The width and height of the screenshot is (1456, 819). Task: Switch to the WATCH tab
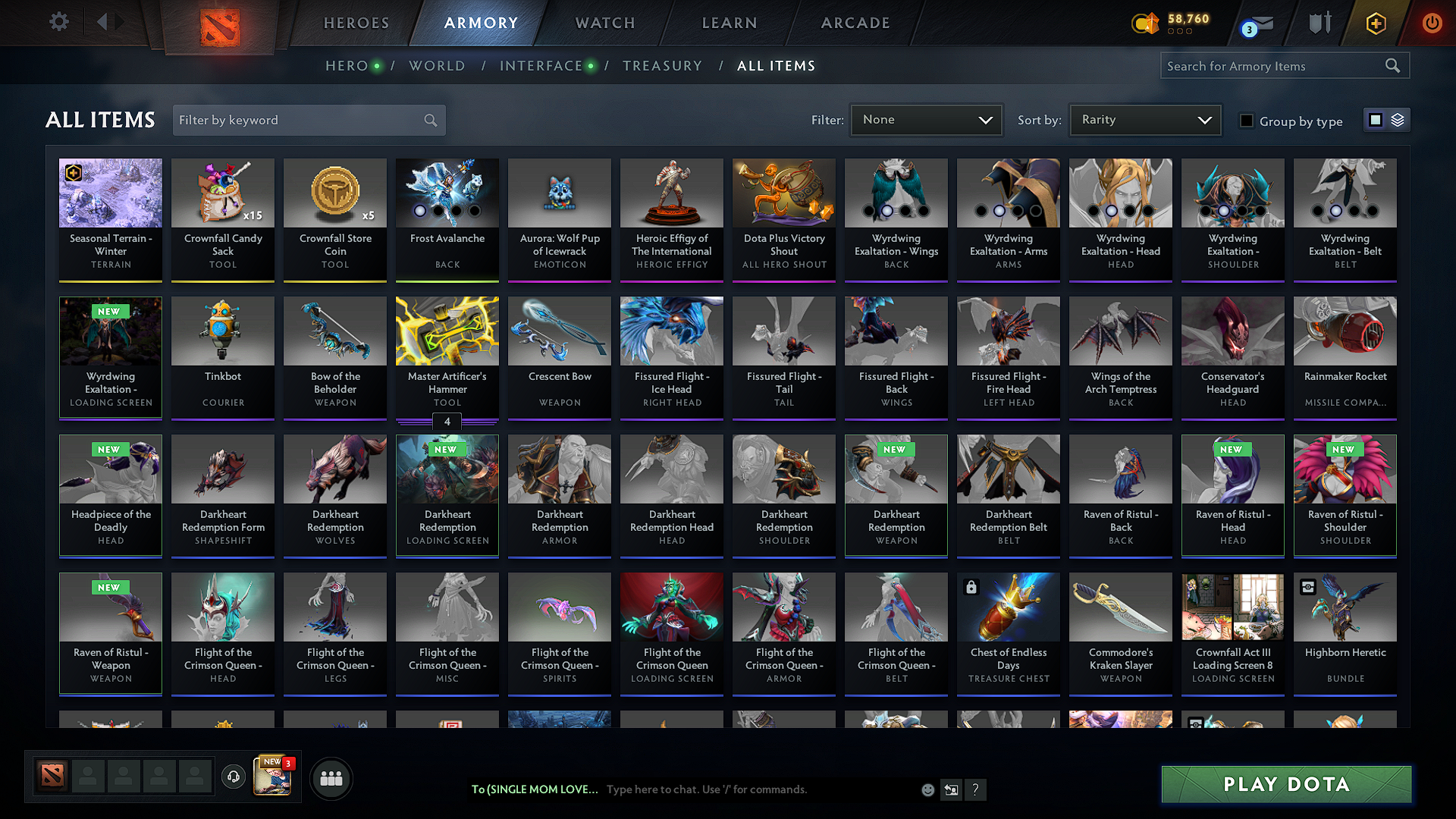[x=604, y=23]
